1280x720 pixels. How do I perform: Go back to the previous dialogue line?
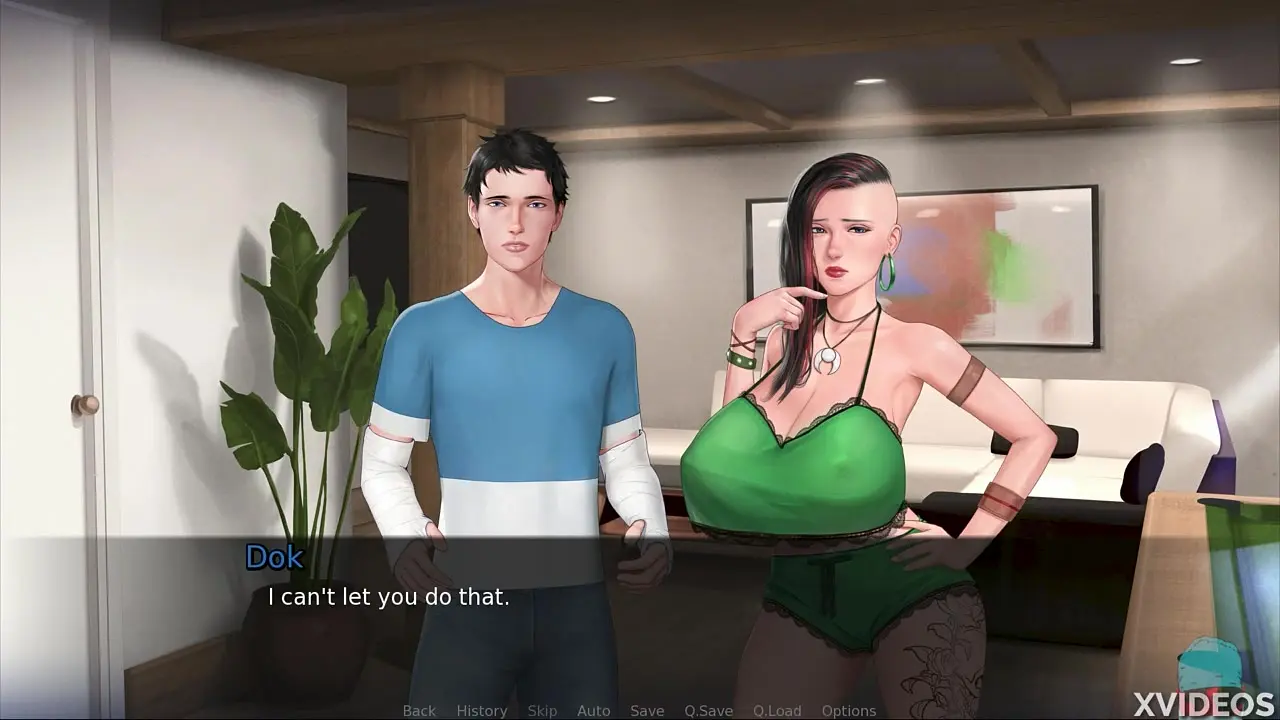pyautogui.click(x=419, y=711)
